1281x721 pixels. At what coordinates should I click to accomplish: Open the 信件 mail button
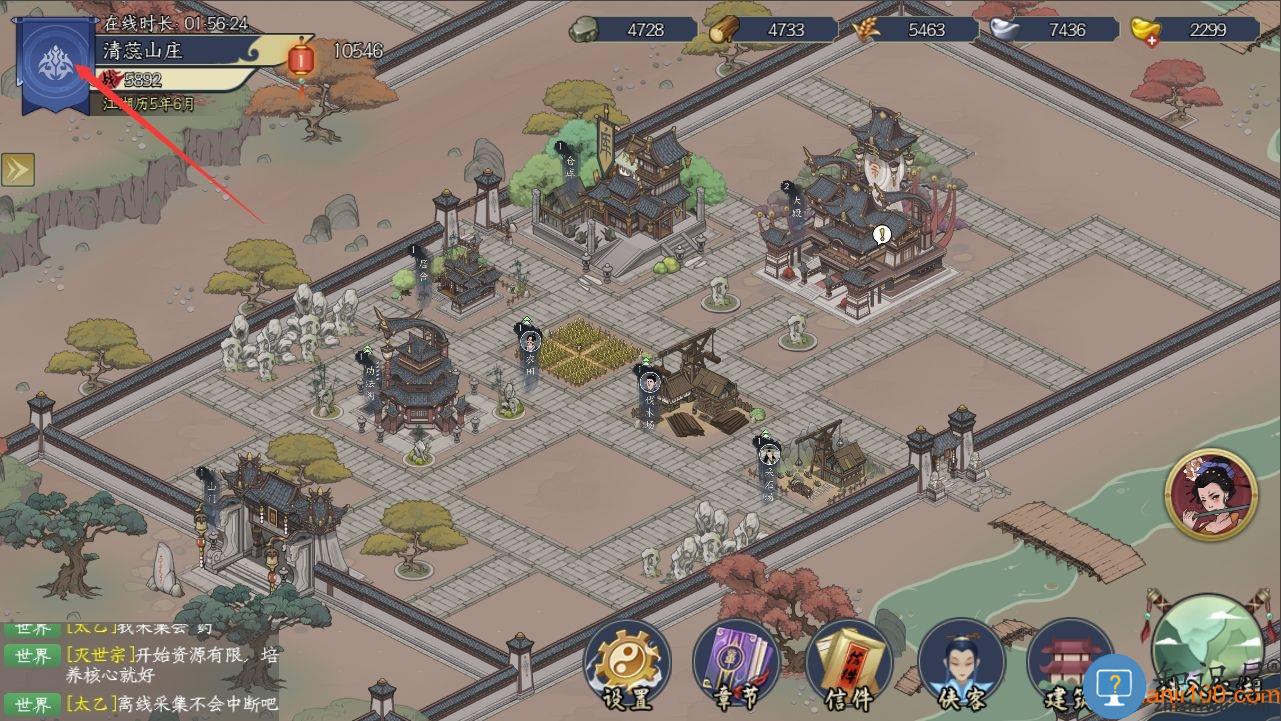tap(848, 663)
